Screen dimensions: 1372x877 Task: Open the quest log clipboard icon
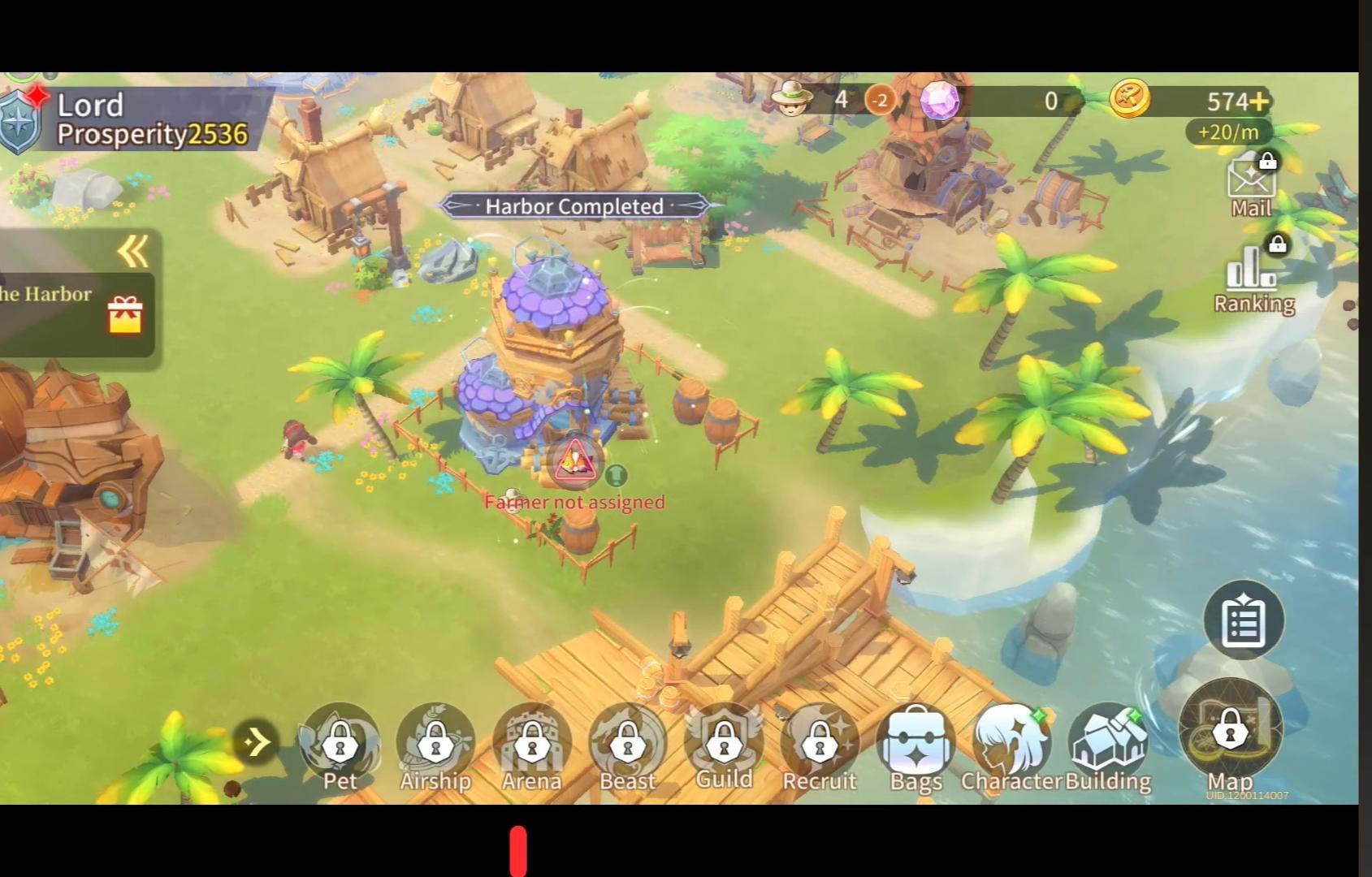point(1243,620)
